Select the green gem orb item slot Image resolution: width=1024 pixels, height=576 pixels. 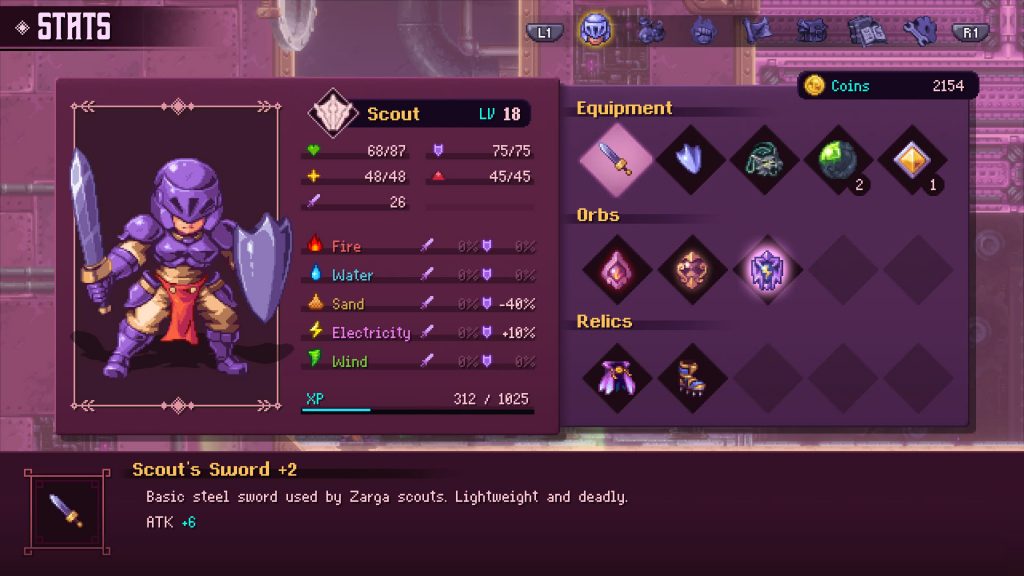(838, 159)
